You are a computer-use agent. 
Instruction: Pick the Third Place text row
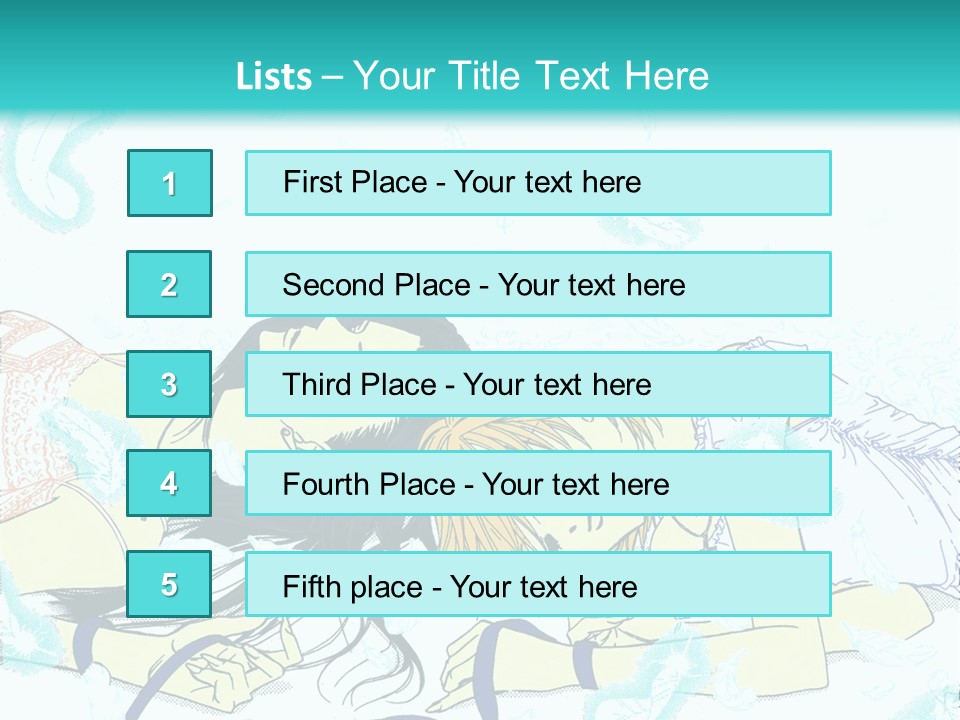[x=538, y=384]
